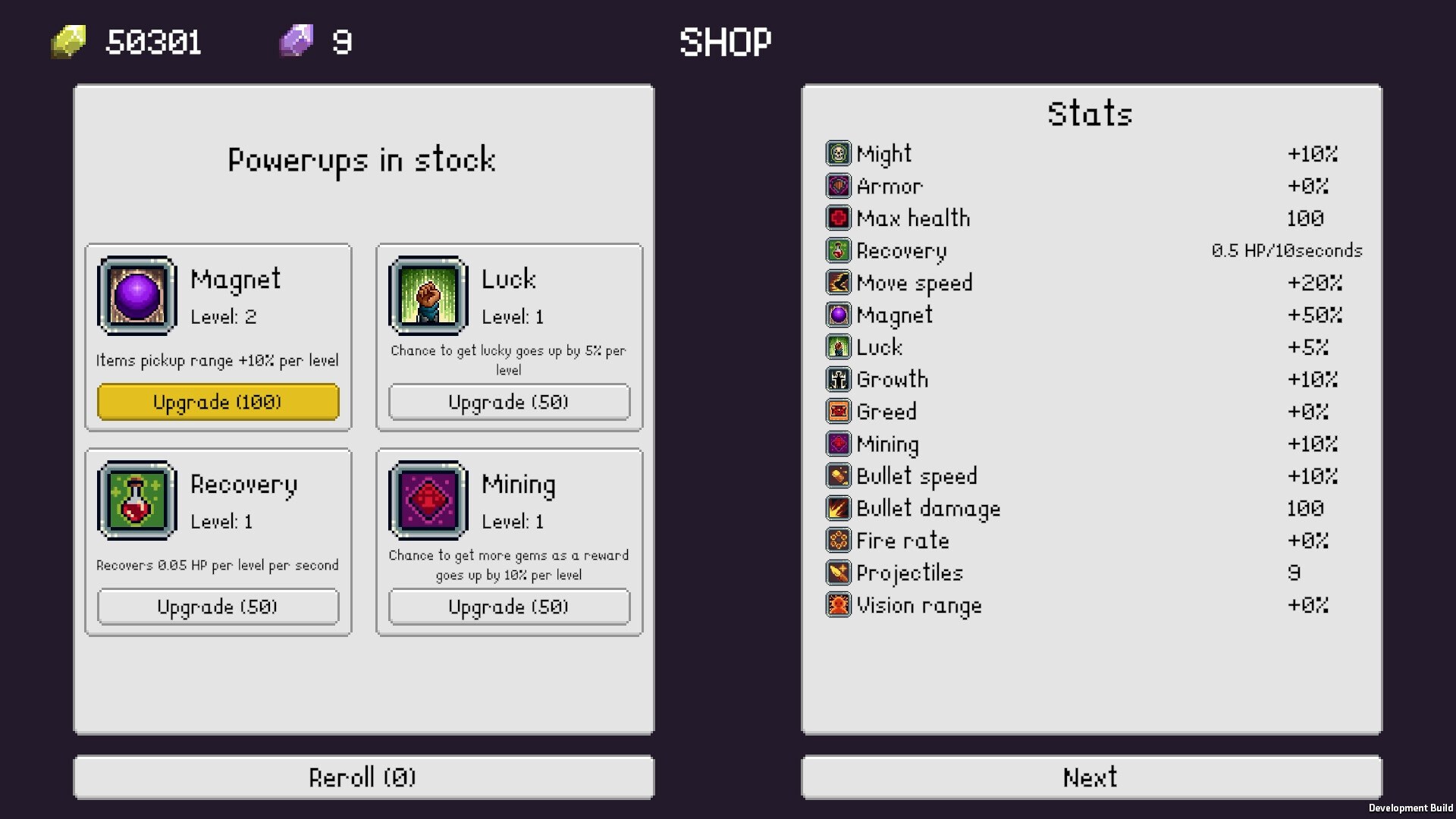1456x819 pixels.
Task: Upgrade Magnet for 100 gems
Action: coord(218,402)
